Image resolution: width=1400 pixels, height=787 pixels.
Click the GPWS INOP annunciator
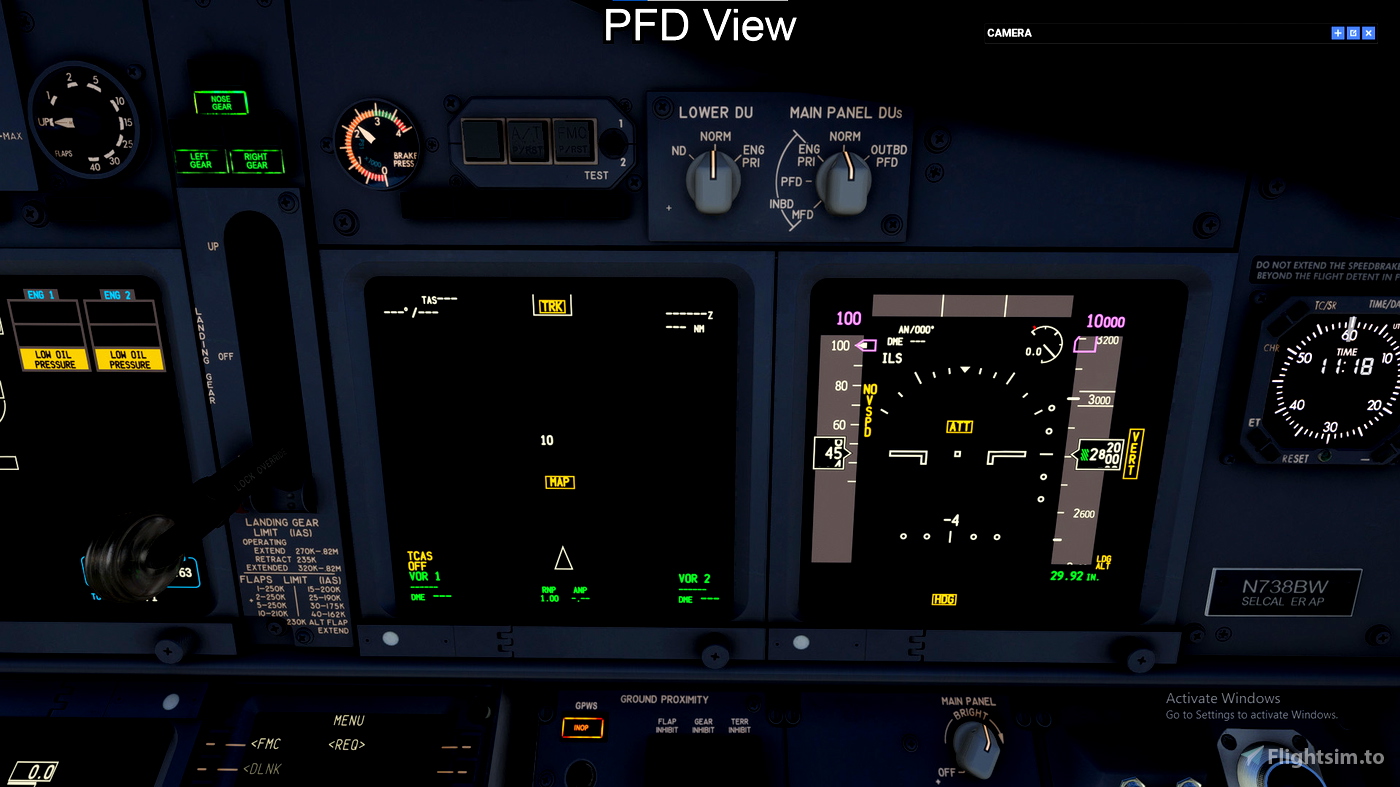pos(584,728)
